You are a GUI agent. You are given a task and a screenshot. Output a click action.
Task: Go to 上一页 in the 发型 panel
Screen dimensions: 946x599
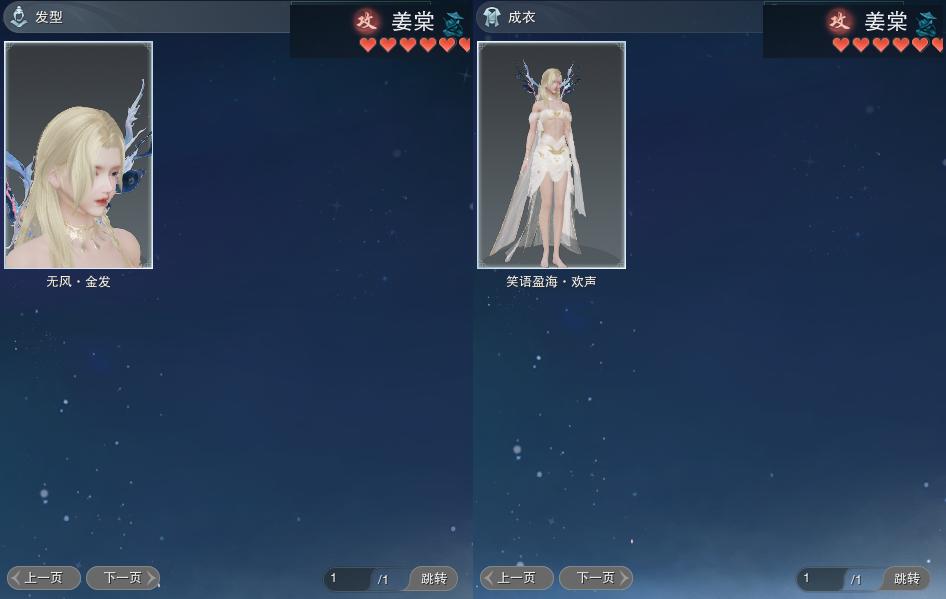44,578
